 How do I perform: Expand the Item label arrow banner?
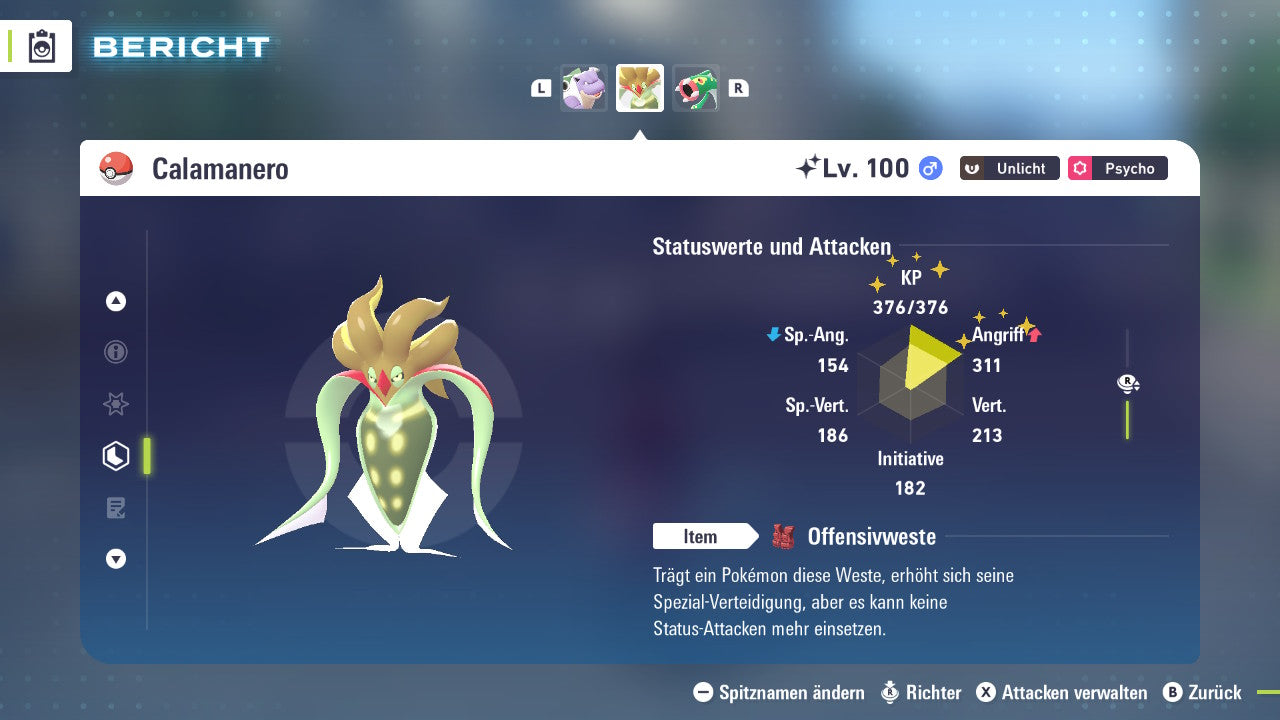click(x=705, y=536)
